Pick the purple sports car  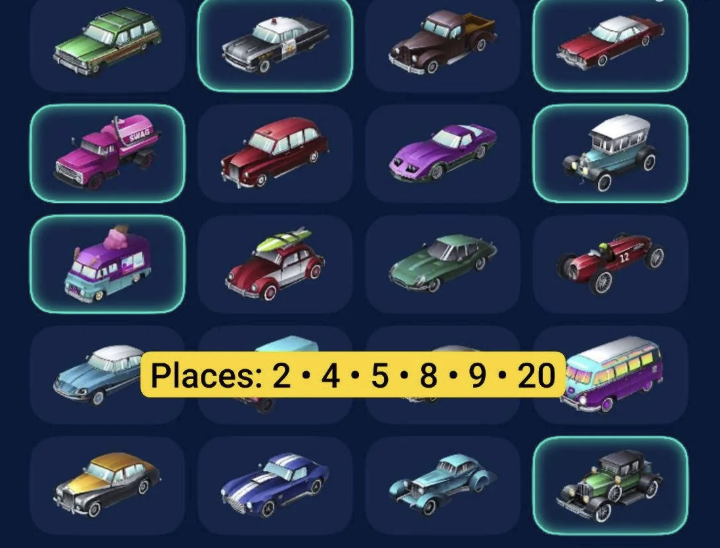[x=442, y=154]
